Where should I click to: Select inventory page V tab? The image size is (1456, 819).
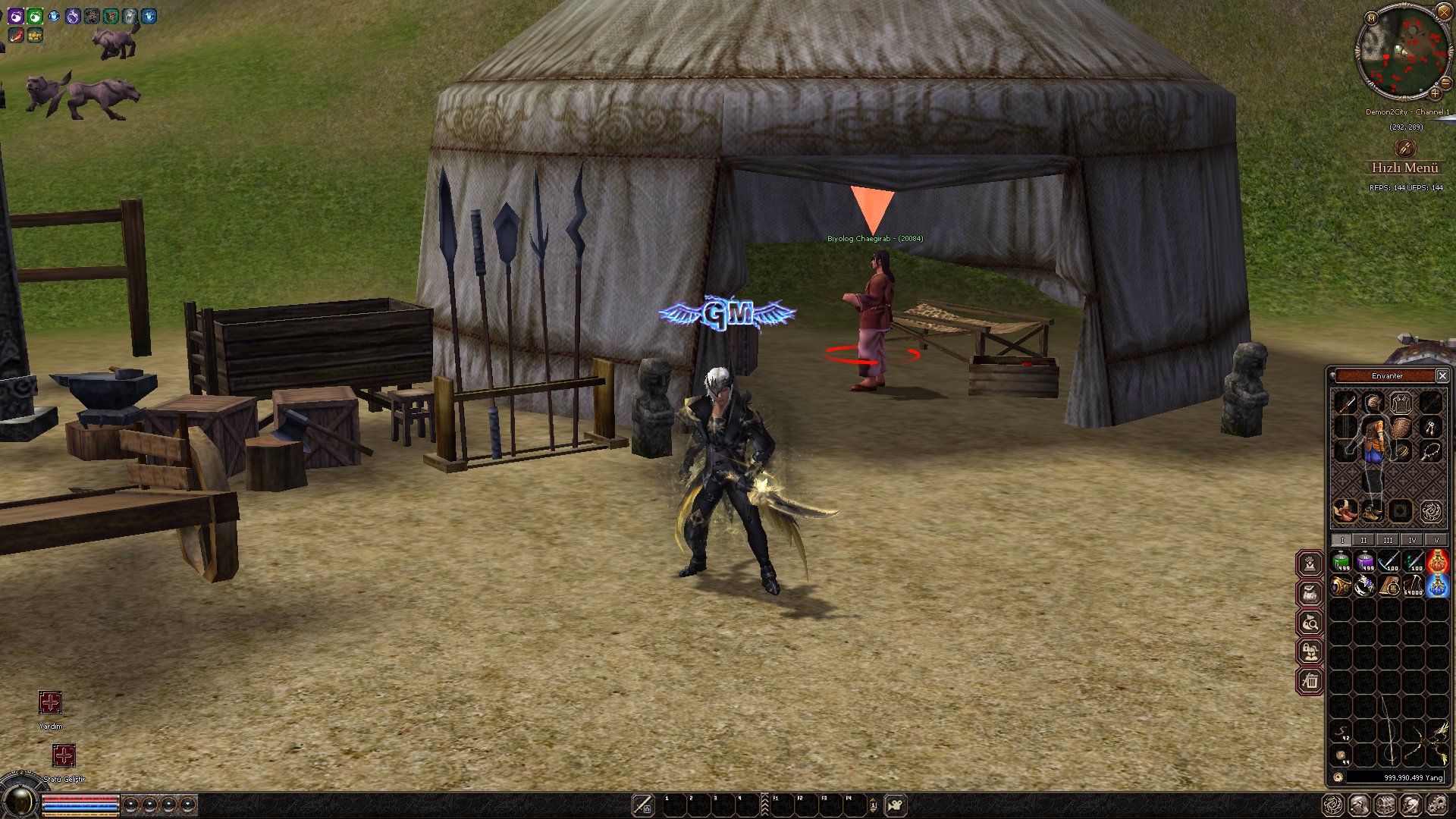point(1436,540)
